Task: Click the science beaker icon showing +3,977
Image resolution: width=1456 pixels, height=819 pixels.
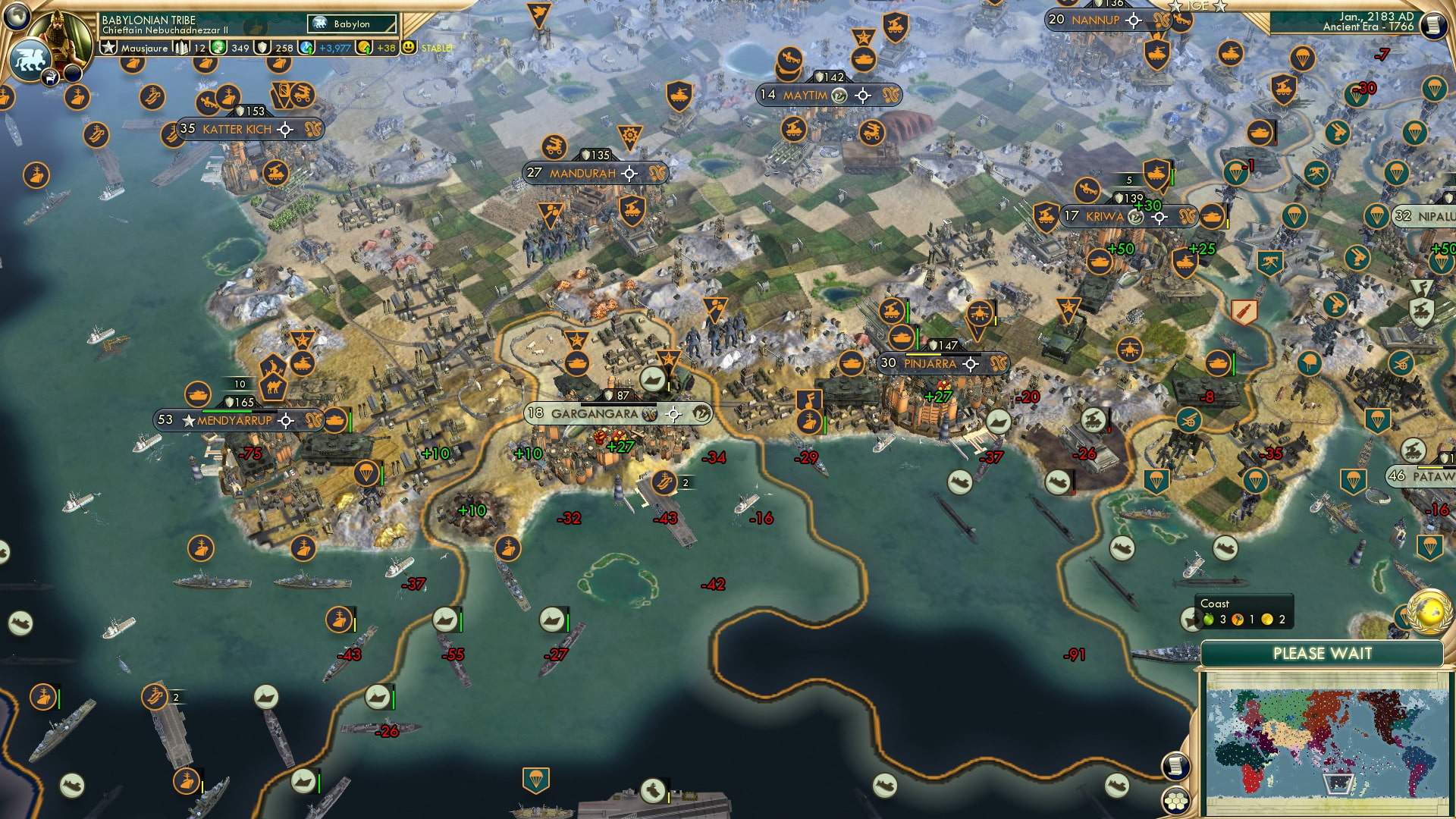Action: pos(307,47)
